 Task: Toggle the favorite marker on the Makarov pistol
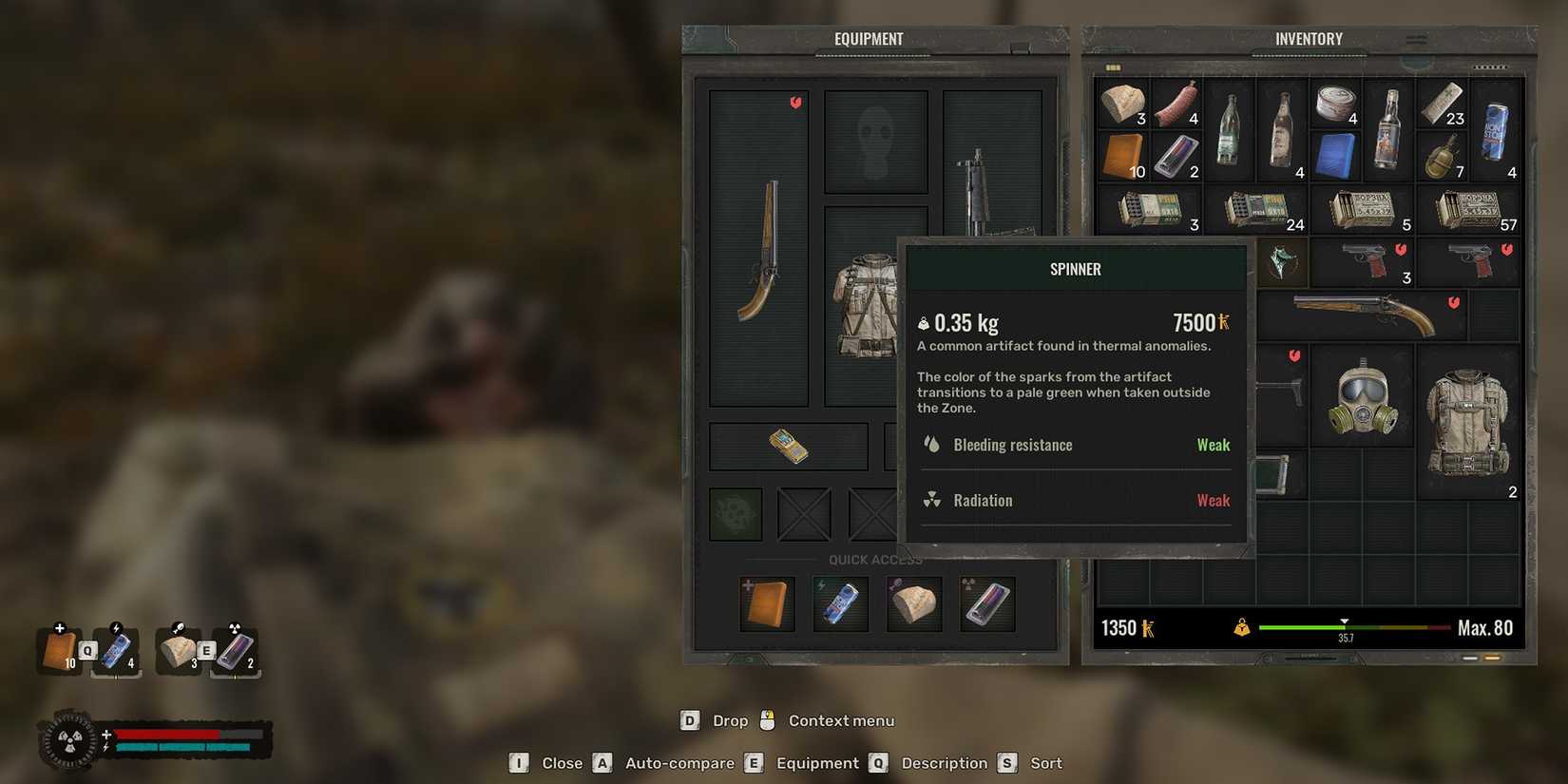[1399, 249]
